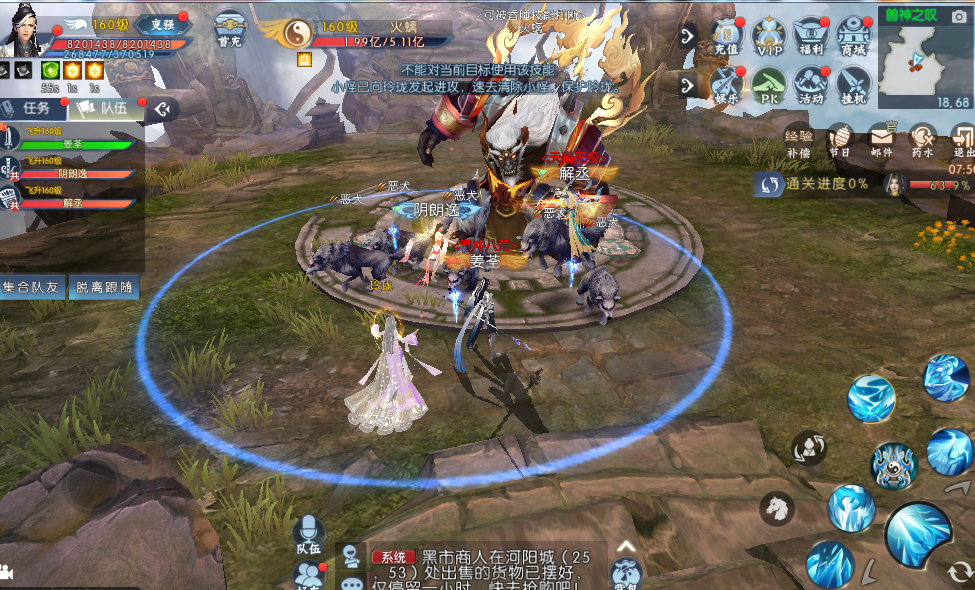Open the 商城 mall store
The width and height of the screenshot is (975, 590).
(853, 37)
